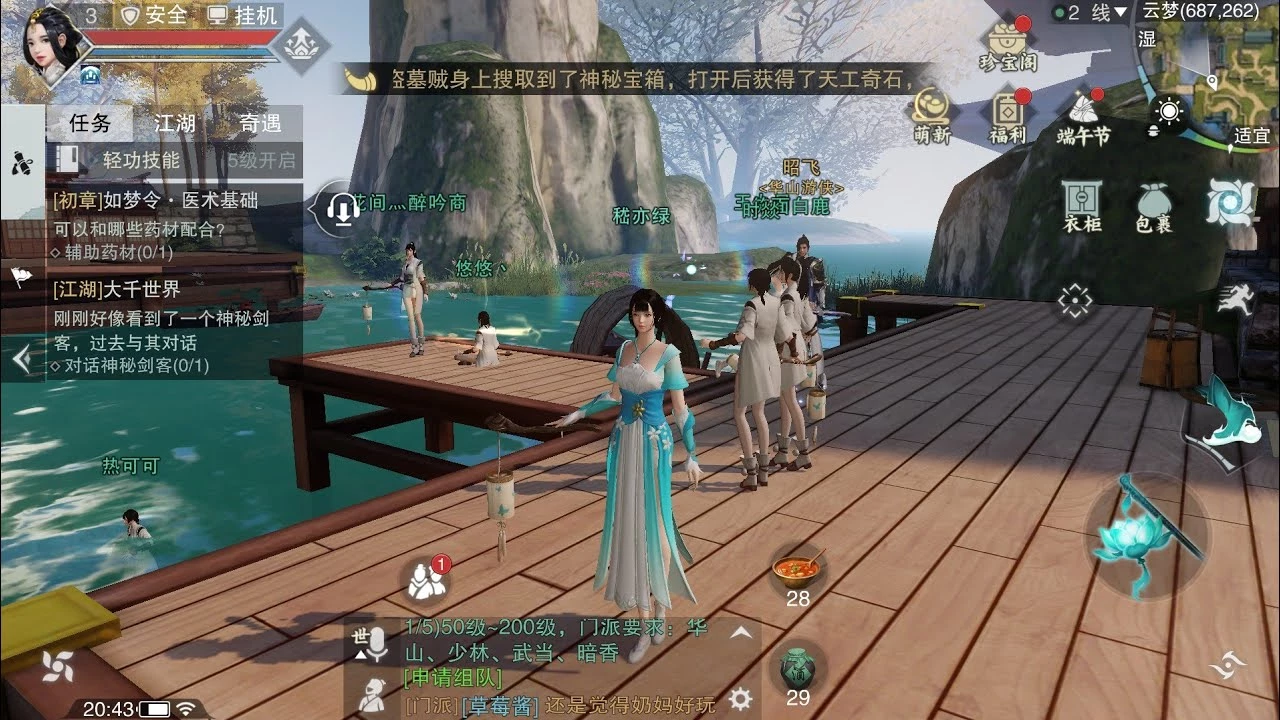Viewport: 1280px width, 720px height.
Task: Toggle 挂机 auto-battle mode
Action: [242, 15]
